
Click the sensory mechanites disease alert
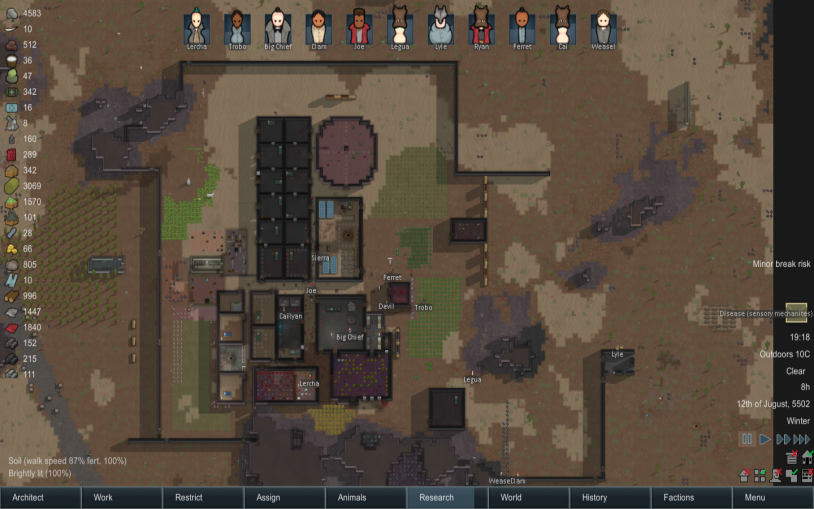tap(766, 313)
